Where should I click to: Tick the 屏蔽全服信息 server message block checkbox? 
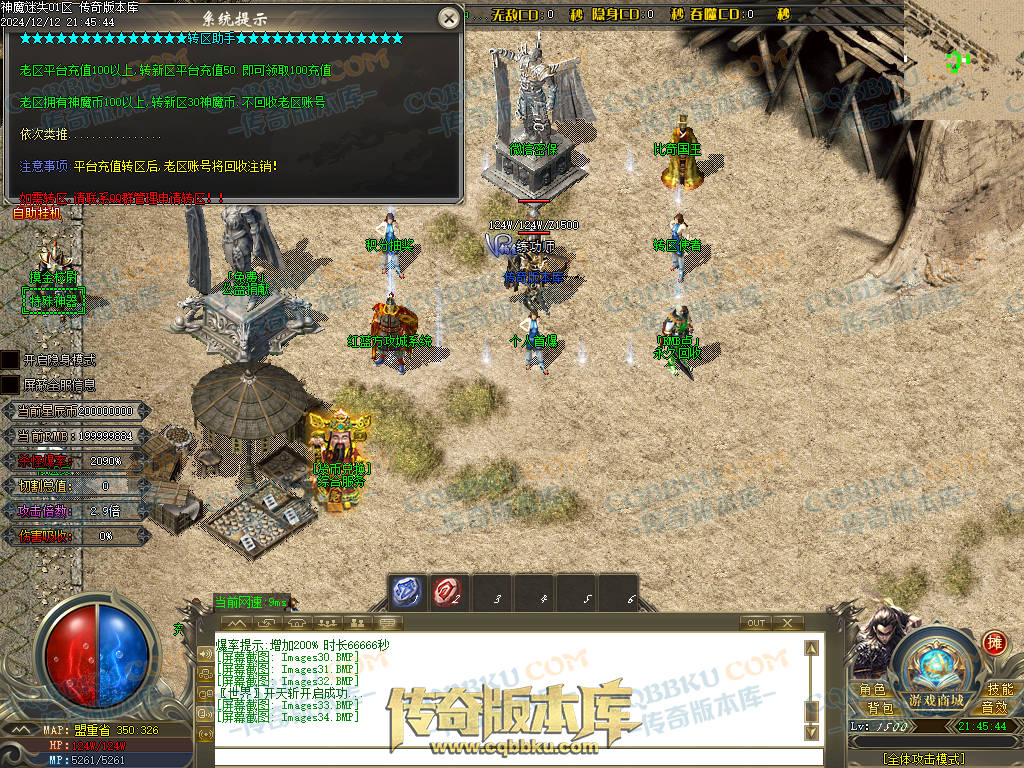pos(9,384)
